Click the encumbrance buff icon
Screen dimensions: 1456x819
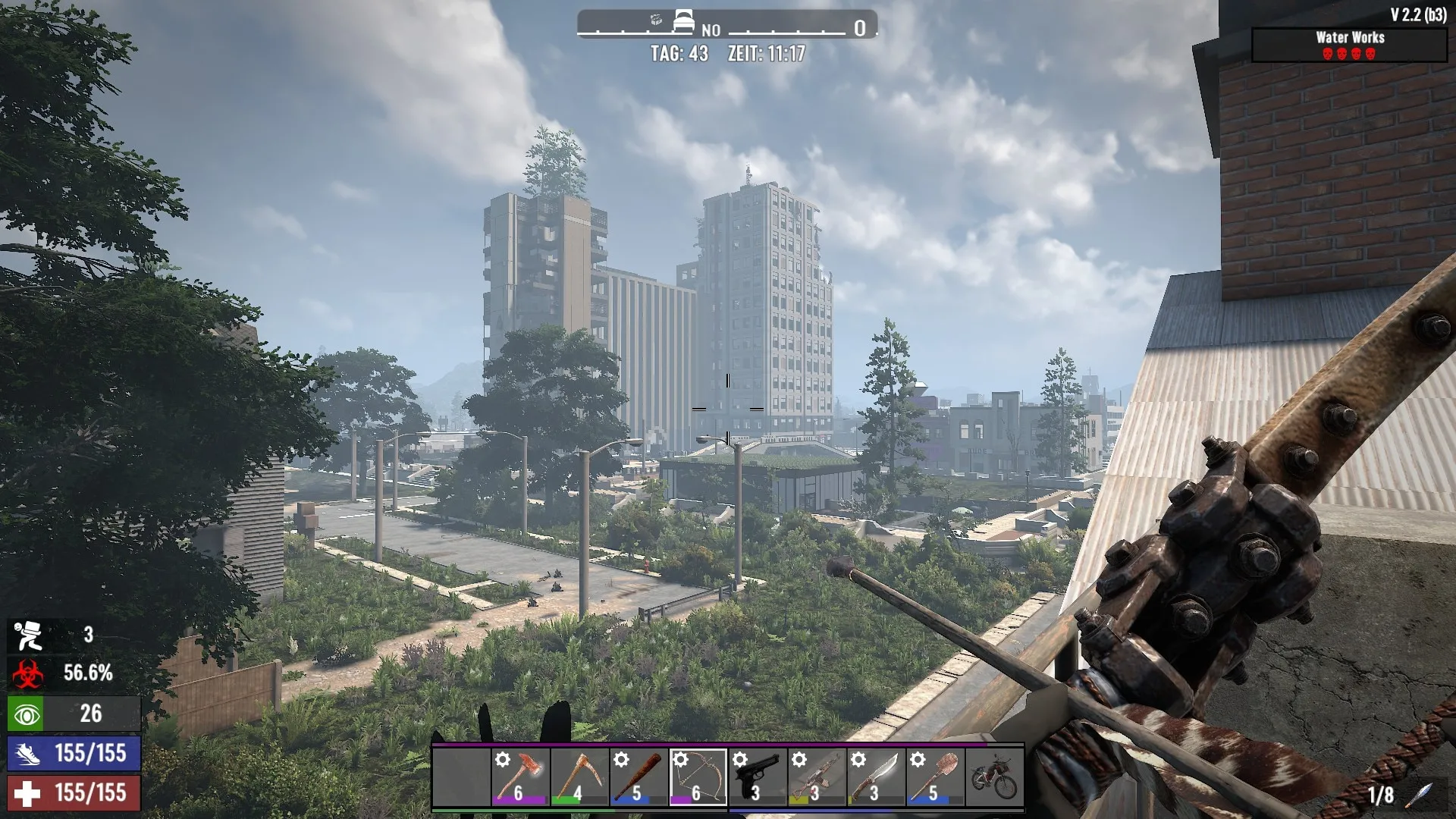[28, 635]
